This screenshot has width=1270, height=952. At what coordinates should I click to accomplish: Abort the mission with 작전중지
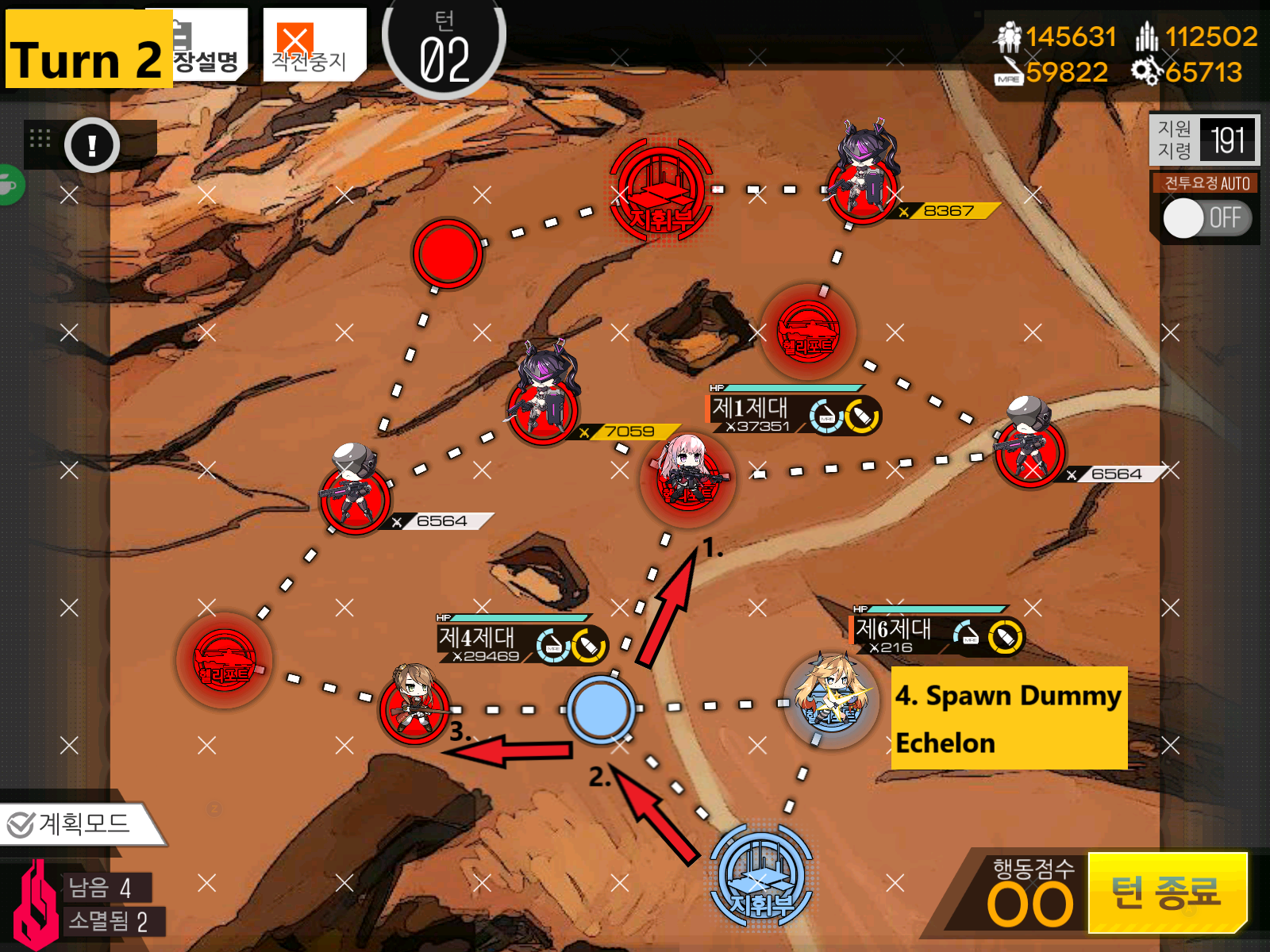click(313, 46)
